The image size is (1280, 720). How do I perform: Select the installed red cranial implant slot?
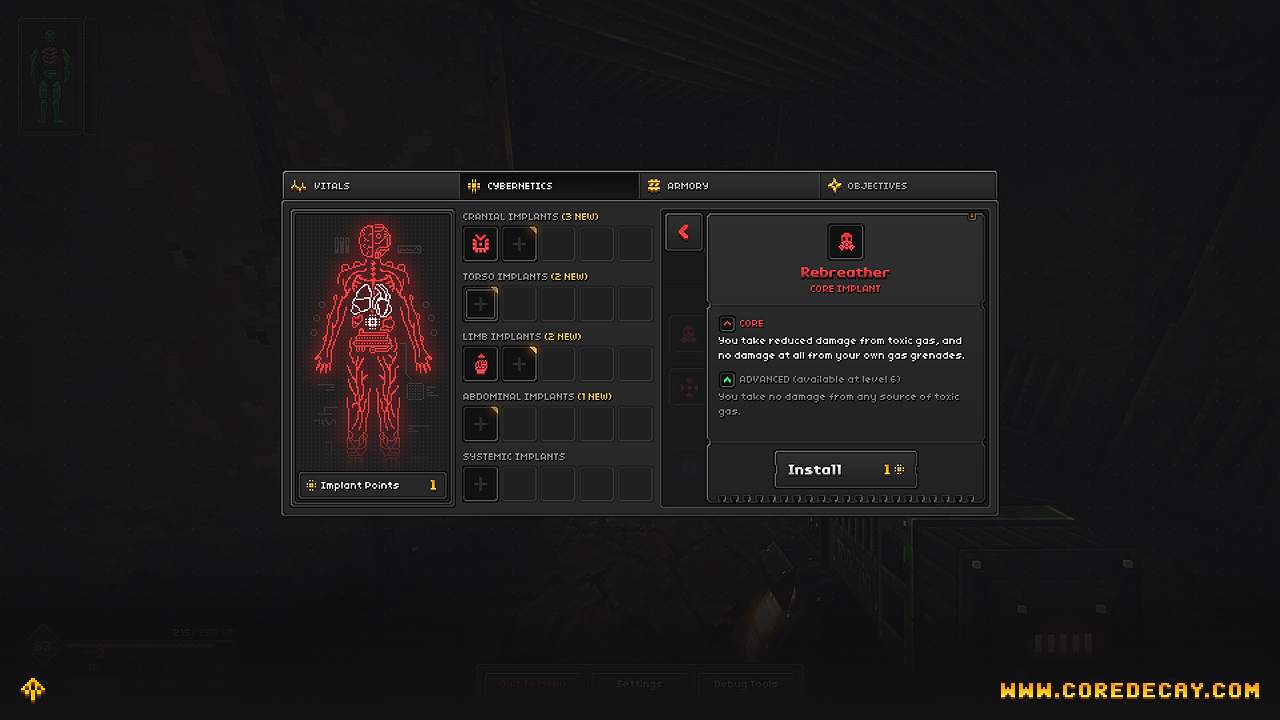tap(481, 244)
